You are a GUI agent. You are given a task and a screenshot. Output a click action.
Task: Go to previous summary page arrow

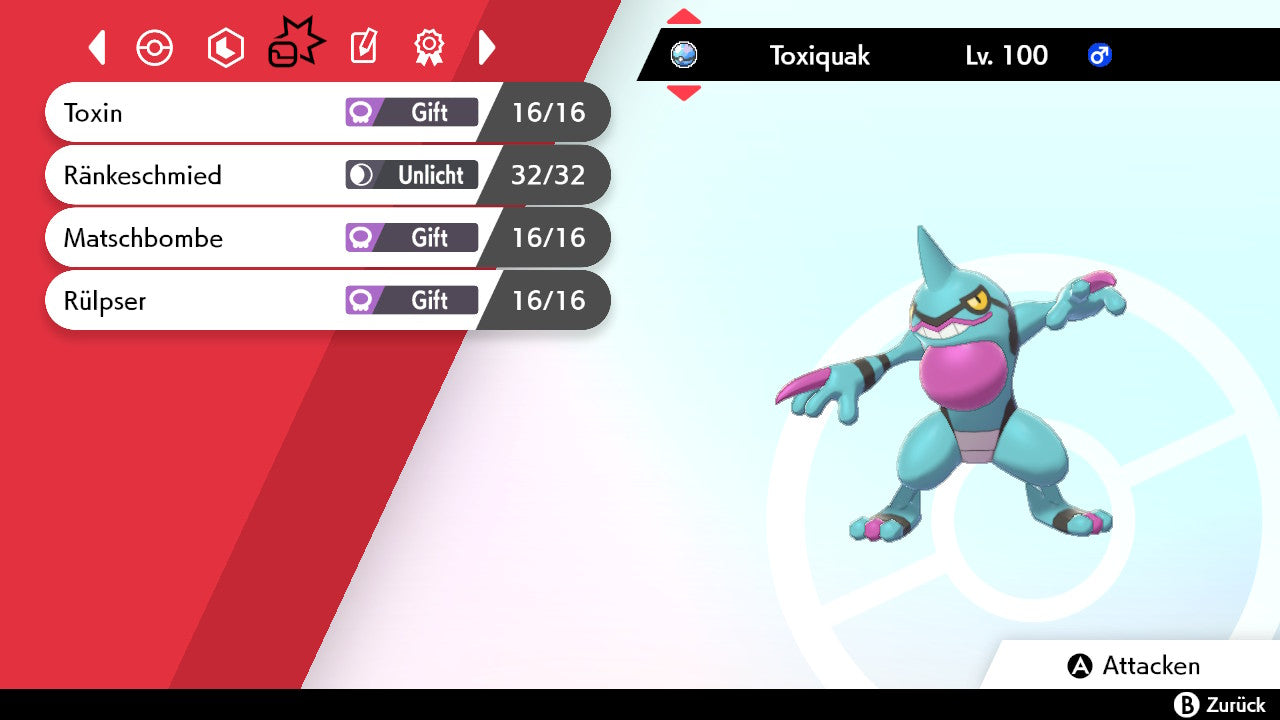click(97, 47)
